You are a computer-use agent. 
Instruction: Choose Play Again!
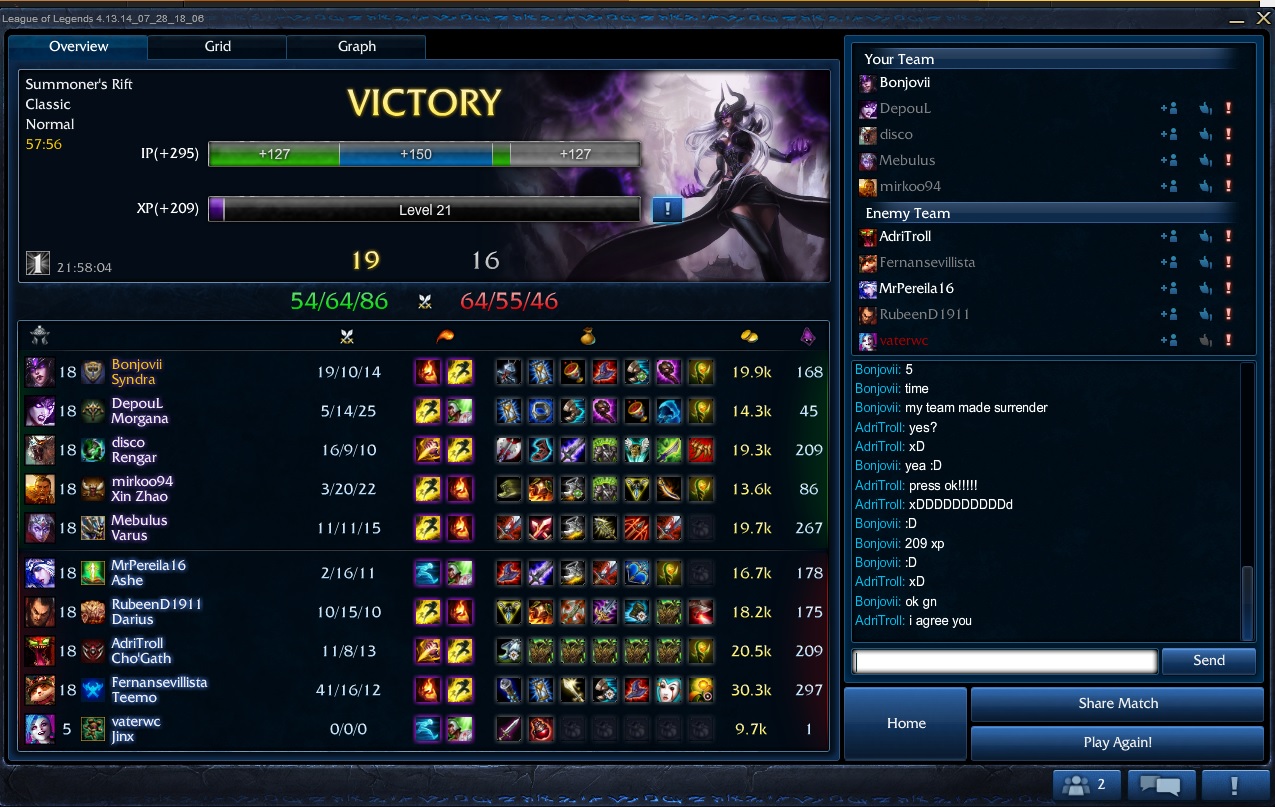1117,742
